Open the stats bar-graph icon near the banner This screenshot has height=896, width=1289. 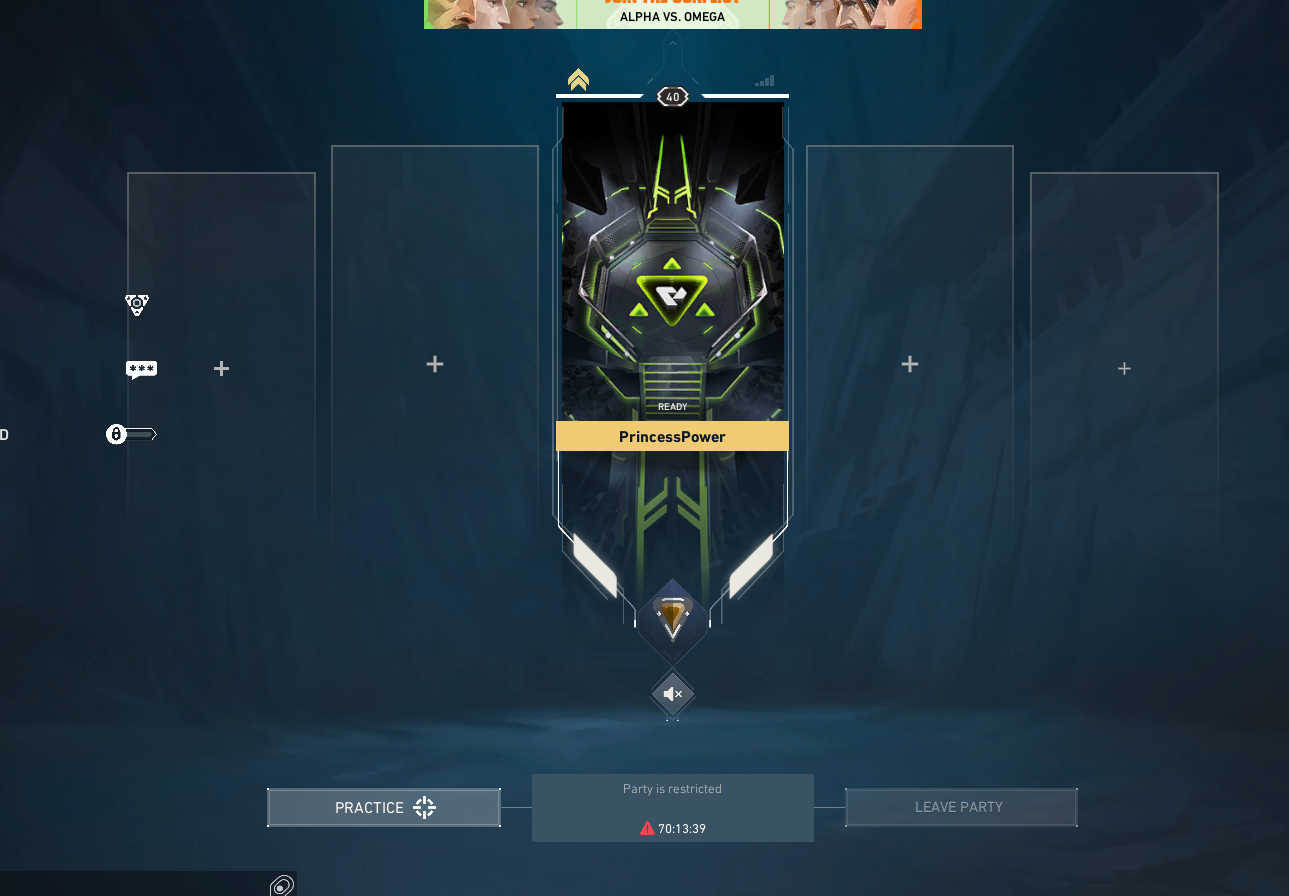pyautogui.click(x=764, y=79)
